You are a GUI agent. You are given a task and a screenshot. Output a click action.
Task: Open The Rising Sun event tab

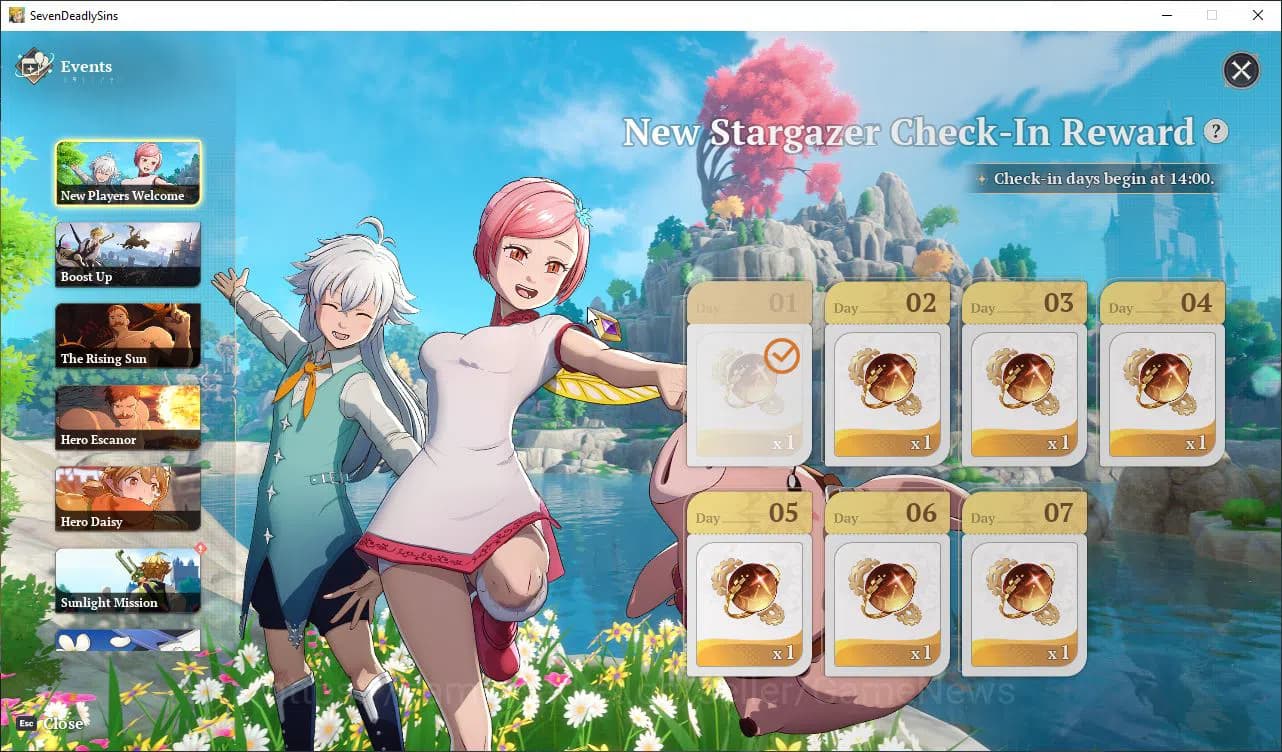point(128,335)
